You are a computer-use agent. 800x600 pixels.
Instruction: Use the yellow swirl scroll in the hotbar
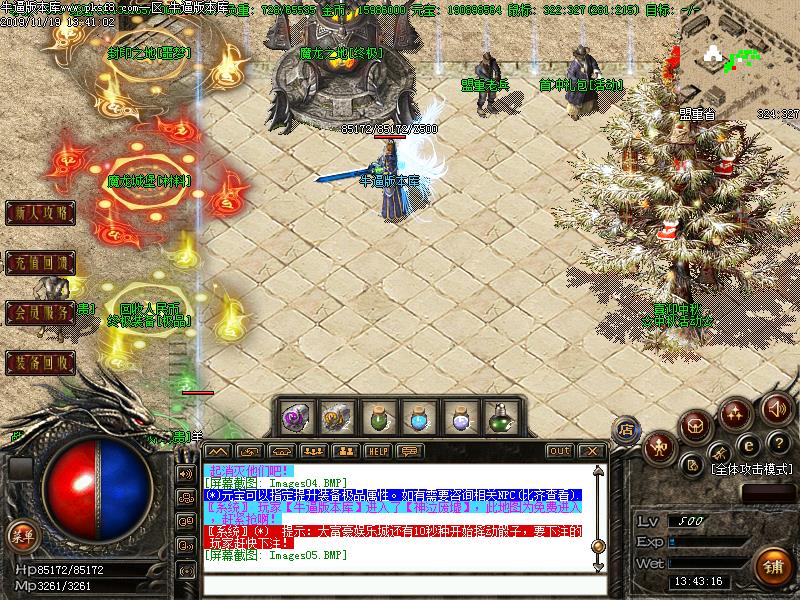tap(335, 417)
